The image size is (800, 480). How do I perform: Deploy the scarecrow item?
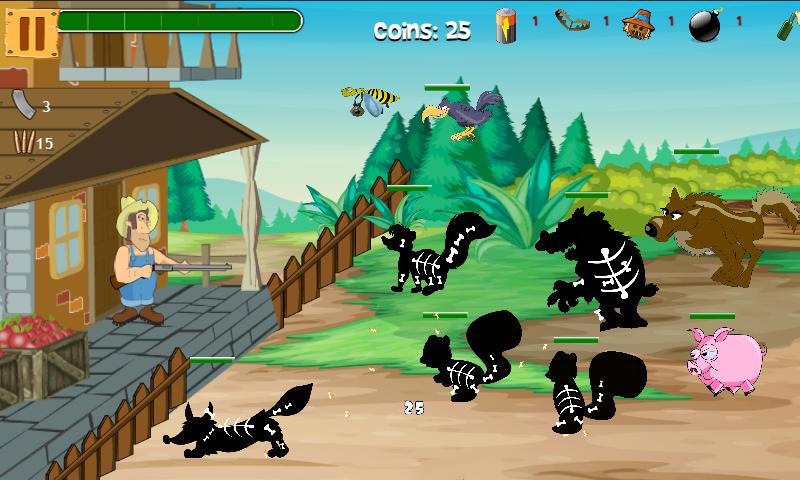coord(637,24)
